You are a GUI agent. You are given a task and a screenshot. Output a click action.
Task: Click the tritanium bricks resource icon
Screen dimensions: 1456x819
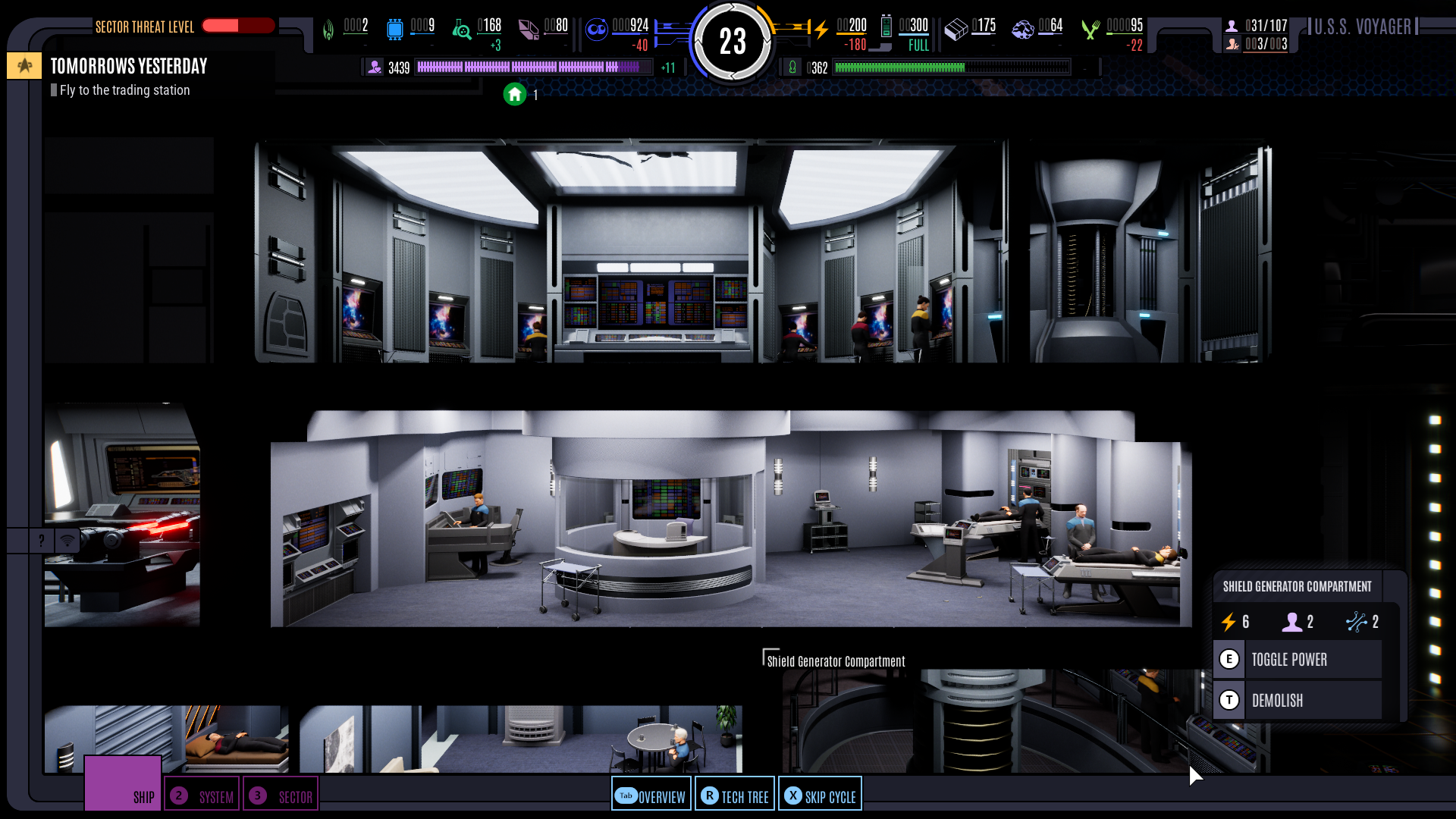(x=956, y=28)
